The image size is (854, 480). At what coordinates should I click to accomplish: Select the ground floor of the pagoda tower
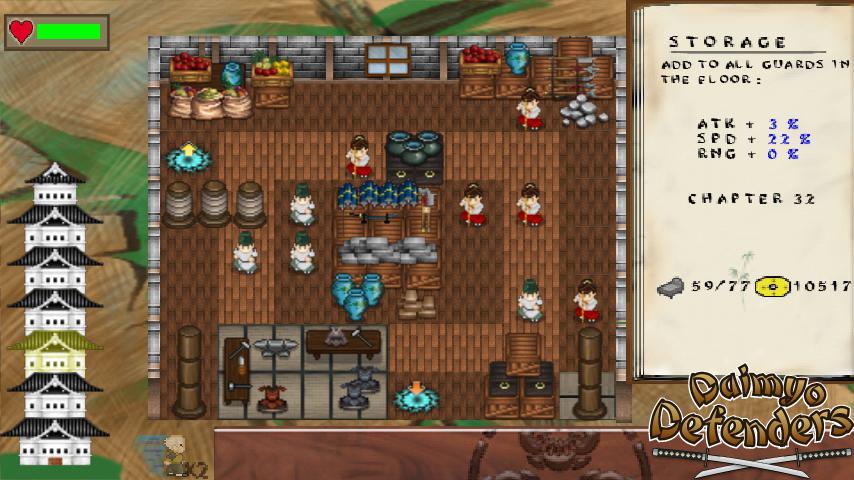click(54, 447)
